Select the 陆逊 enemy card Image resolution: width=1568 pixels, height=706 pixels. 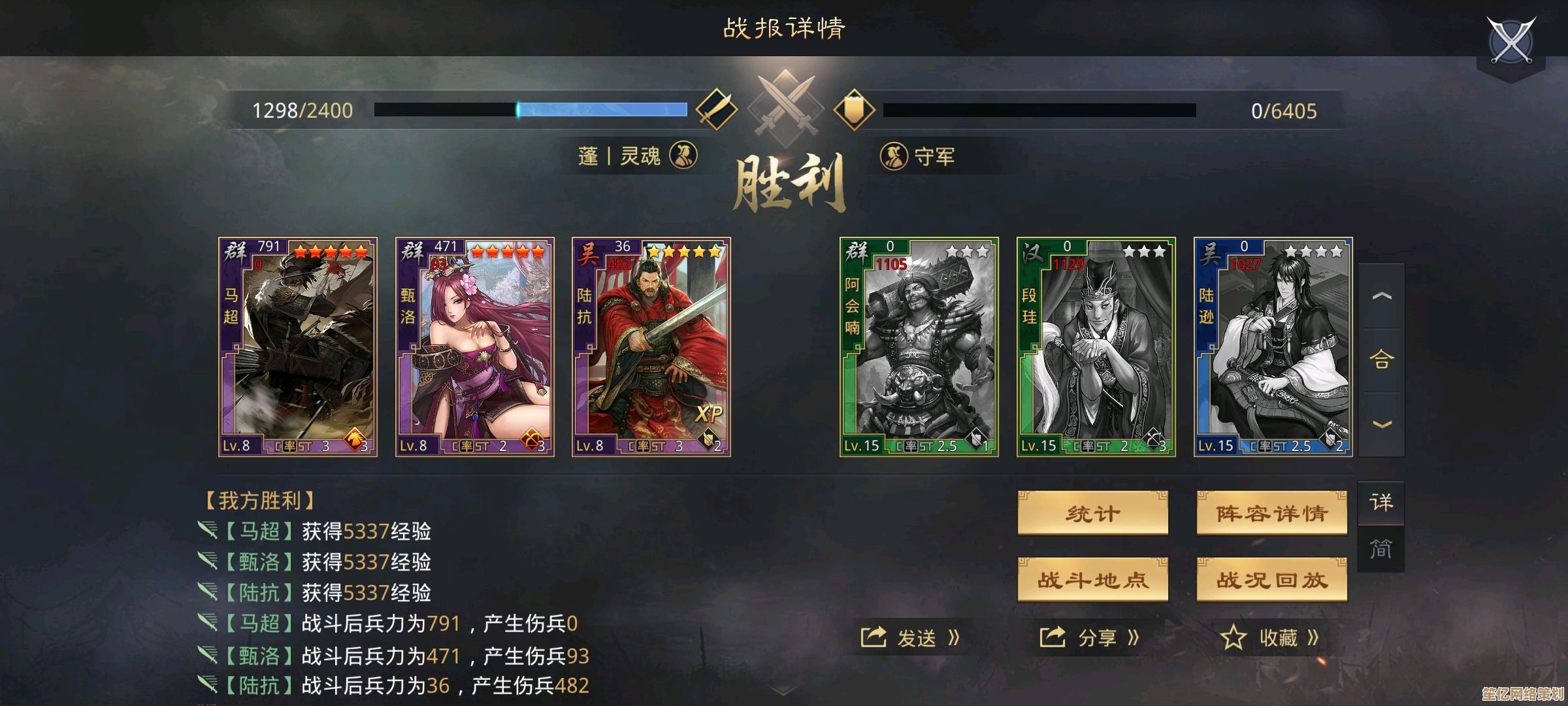point(1273,346)
